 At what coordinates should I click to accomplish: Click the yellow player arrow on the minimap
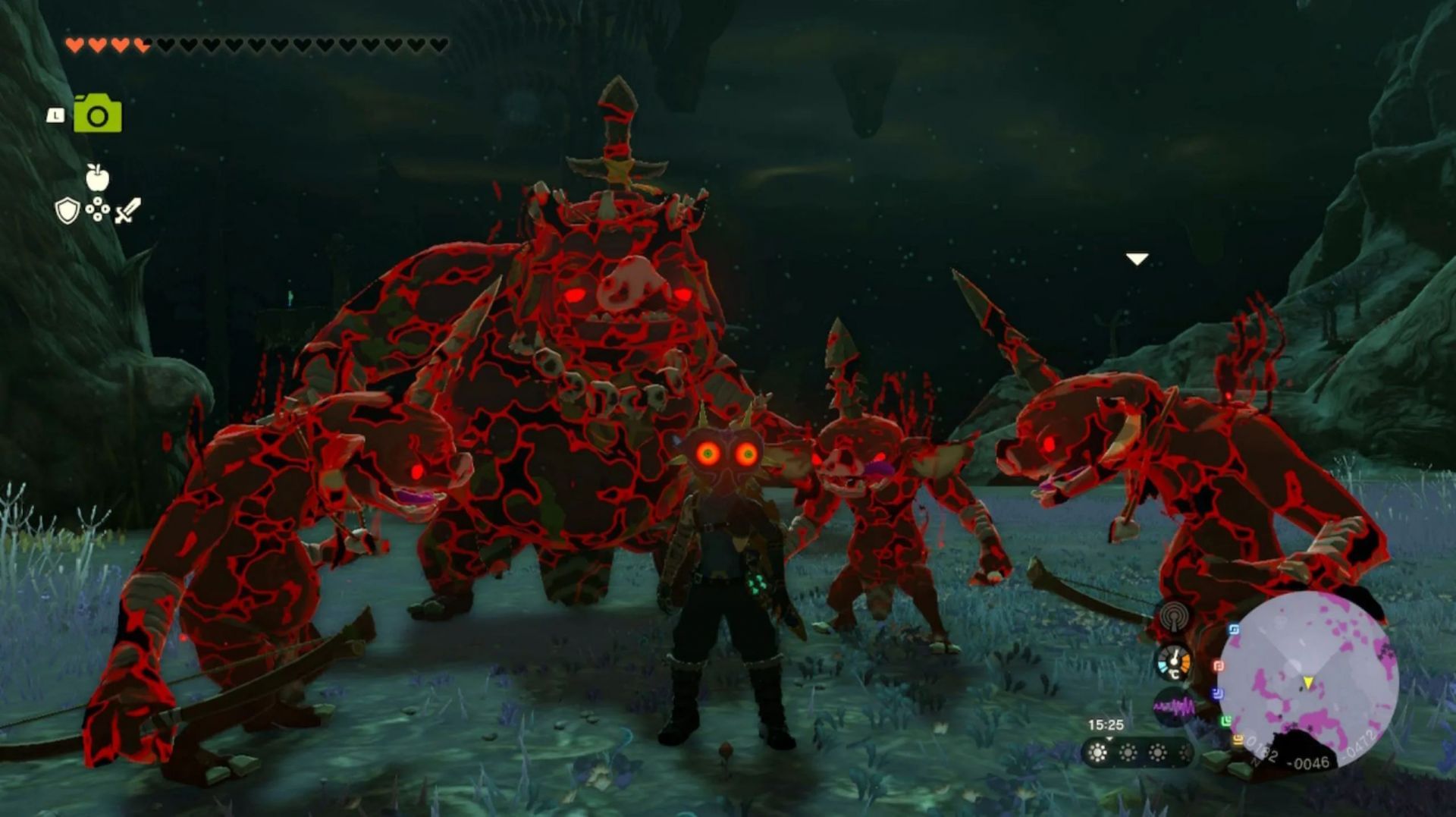point(1308,683)
